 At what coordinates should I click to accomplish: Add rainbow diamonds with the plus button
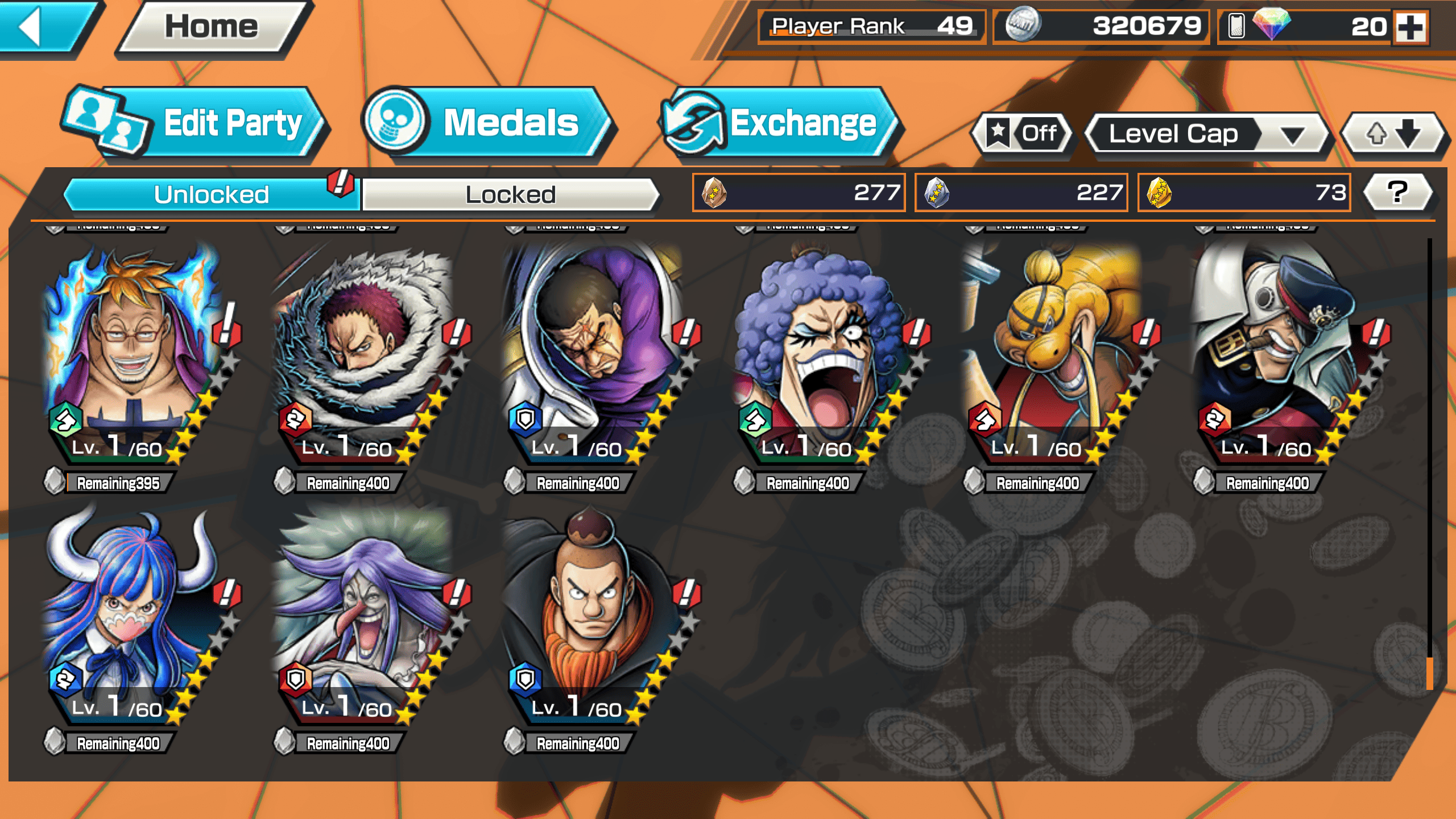[x=1412, y=27]
